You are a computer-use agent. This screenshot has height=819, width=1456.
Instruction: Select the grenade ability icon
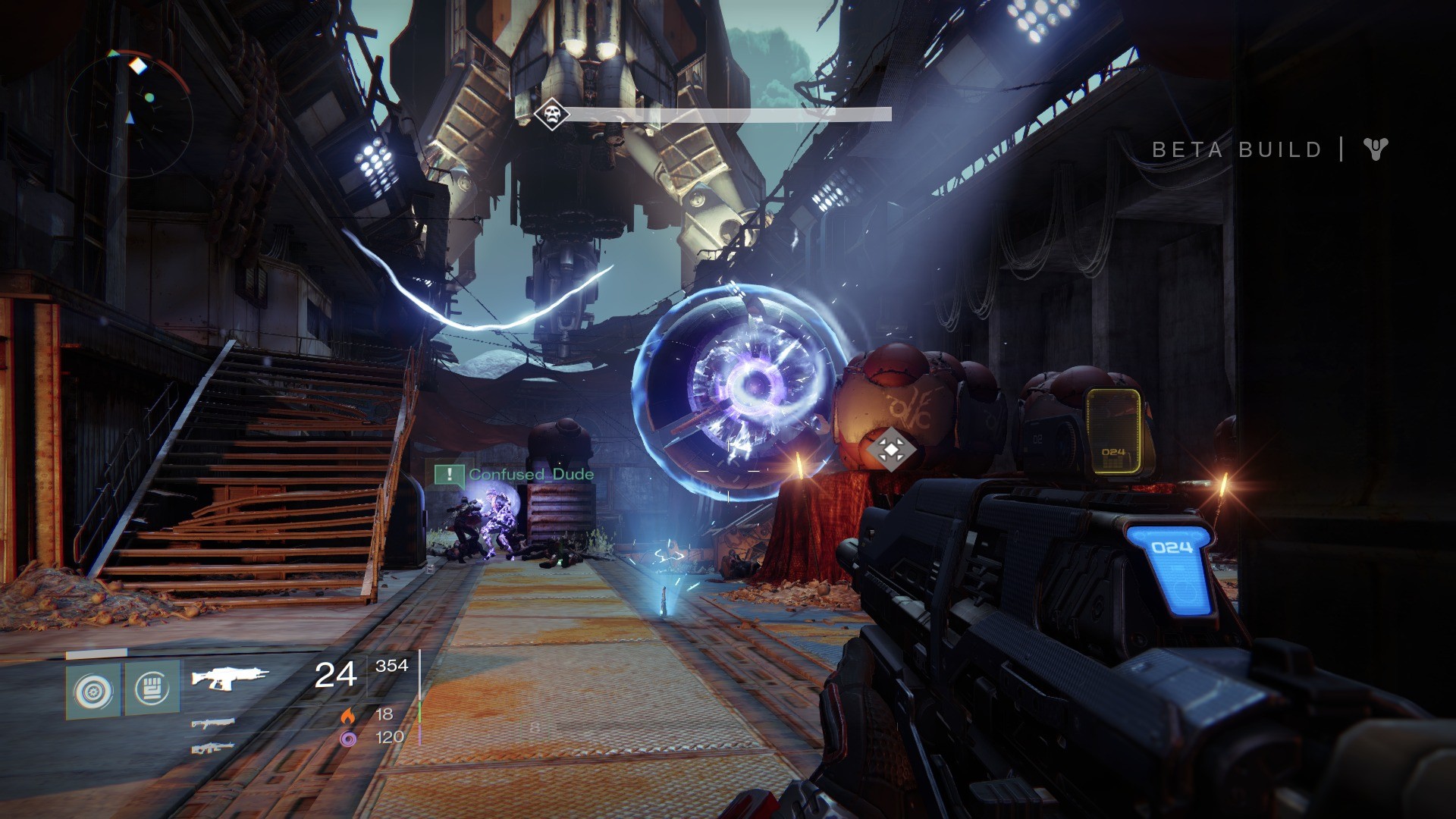[x=93, y=691]
